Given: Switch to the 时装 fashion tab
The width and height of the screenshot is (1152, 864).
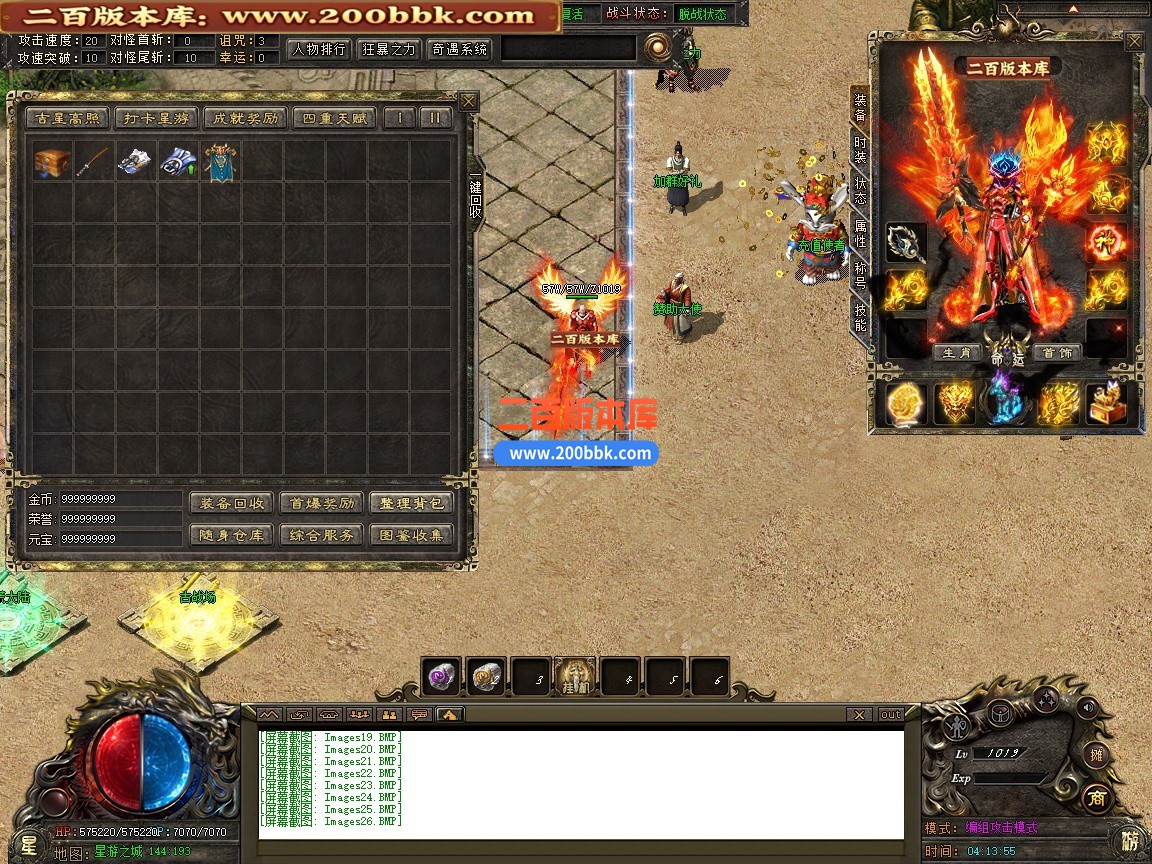Looking at the screenshot, I should (860, 150).
